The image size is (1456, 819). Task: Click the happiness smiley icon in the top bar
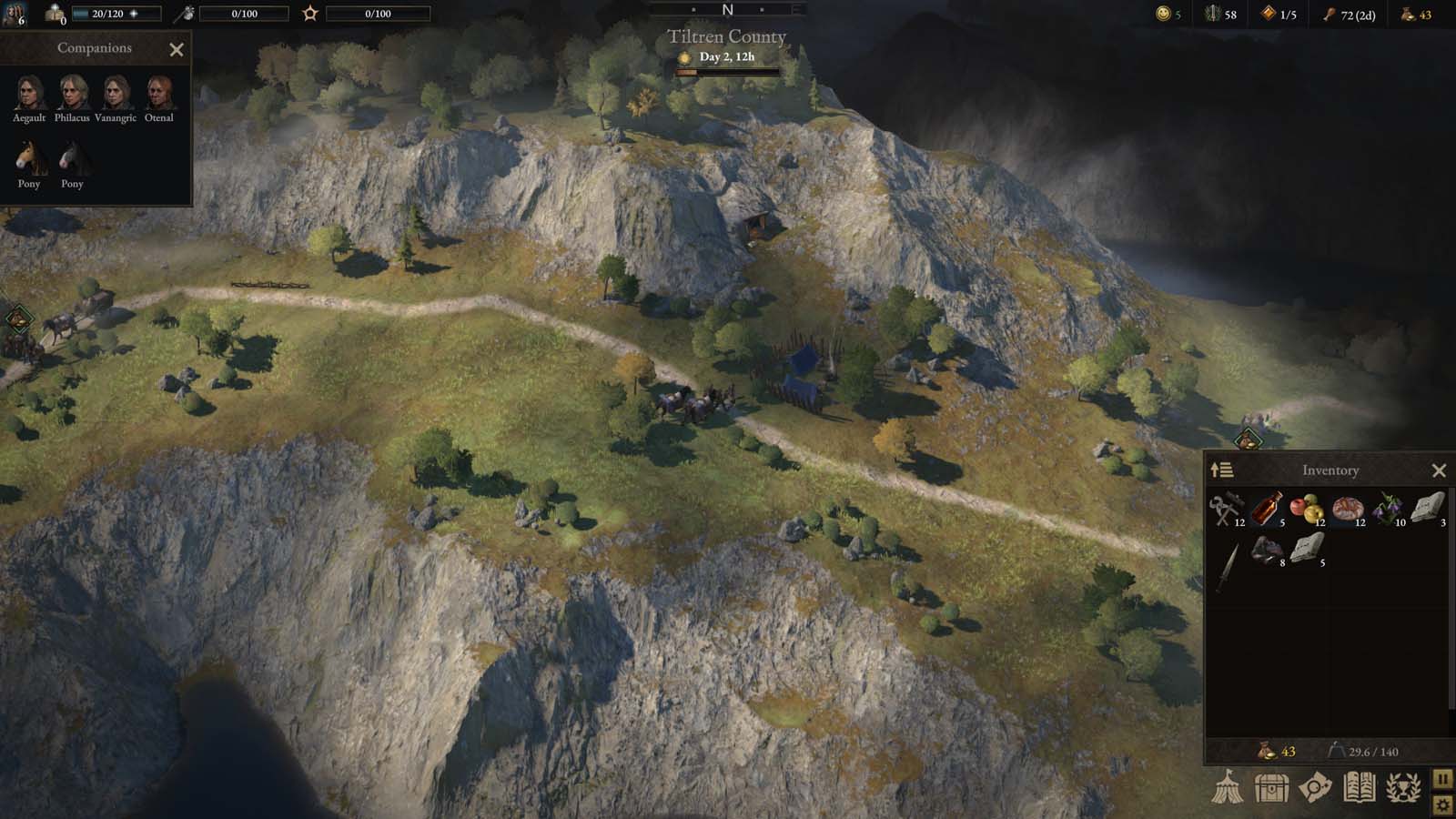click(1161, 15)
